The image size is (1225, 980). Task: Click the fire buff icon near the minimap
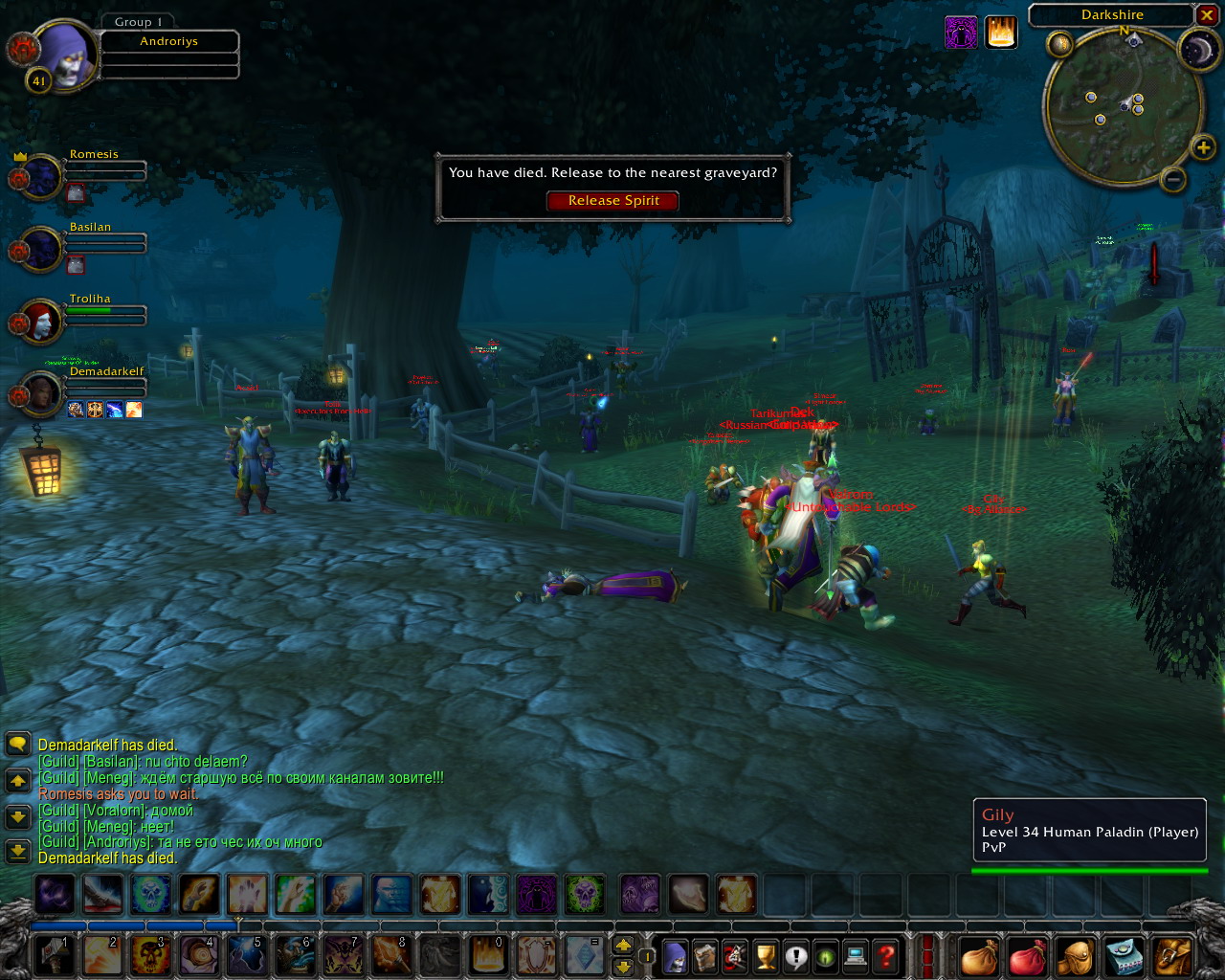pyautogui.click(x=1001, y=33)
